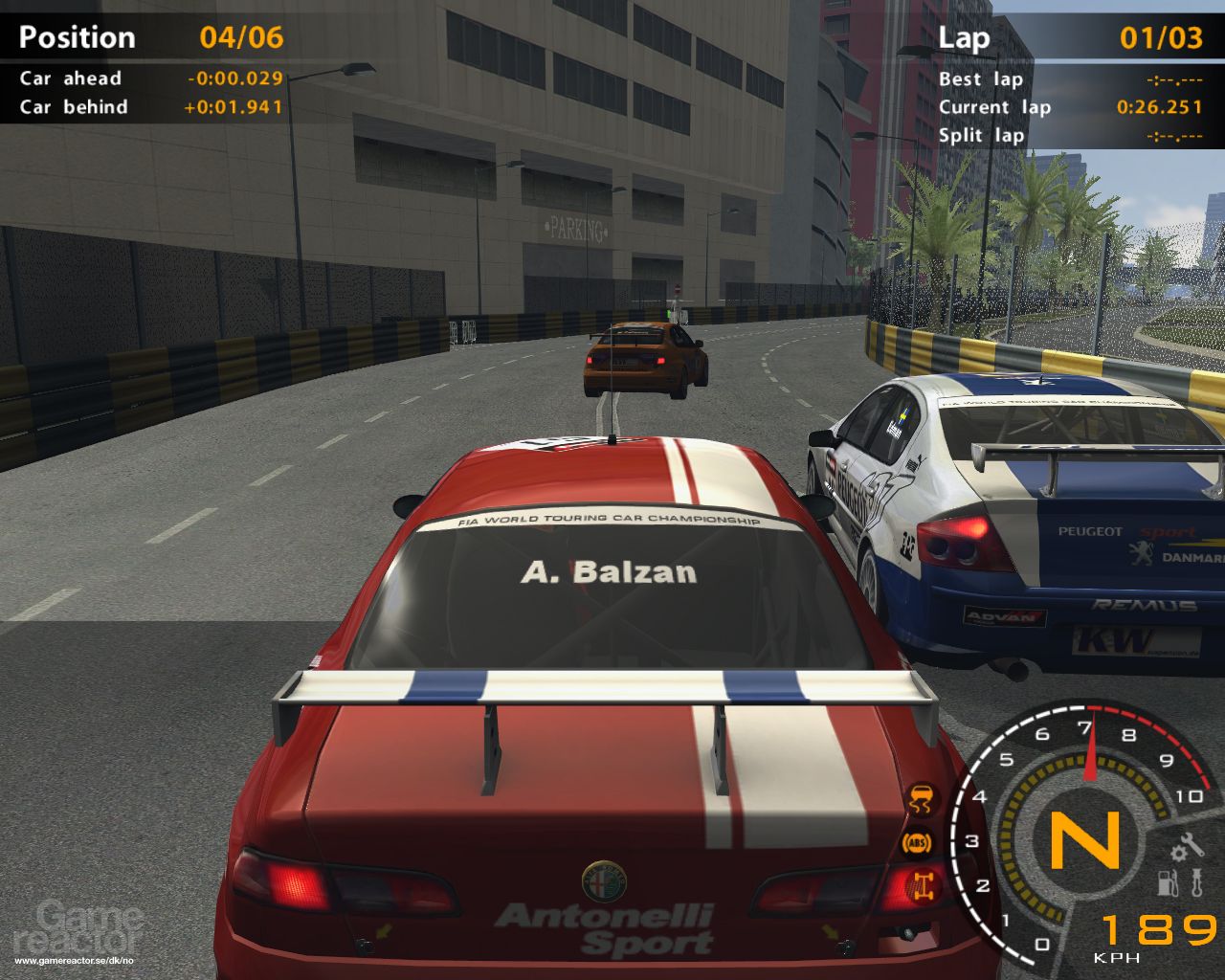Toggle the ABS warning light

click(x=917, y=841)
